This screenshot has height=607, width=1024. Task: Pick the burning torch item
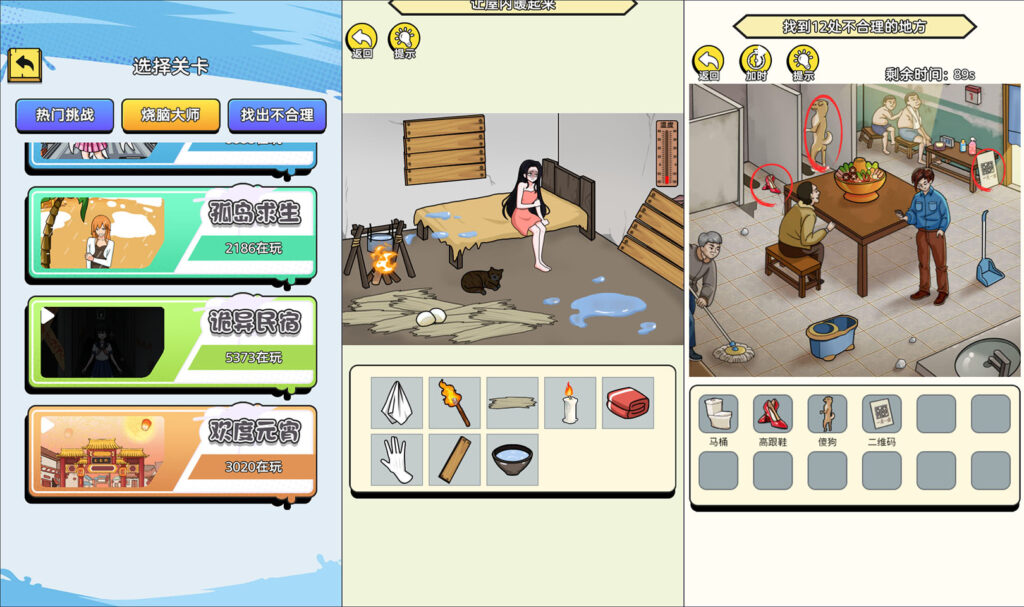[x=455, y=402]
